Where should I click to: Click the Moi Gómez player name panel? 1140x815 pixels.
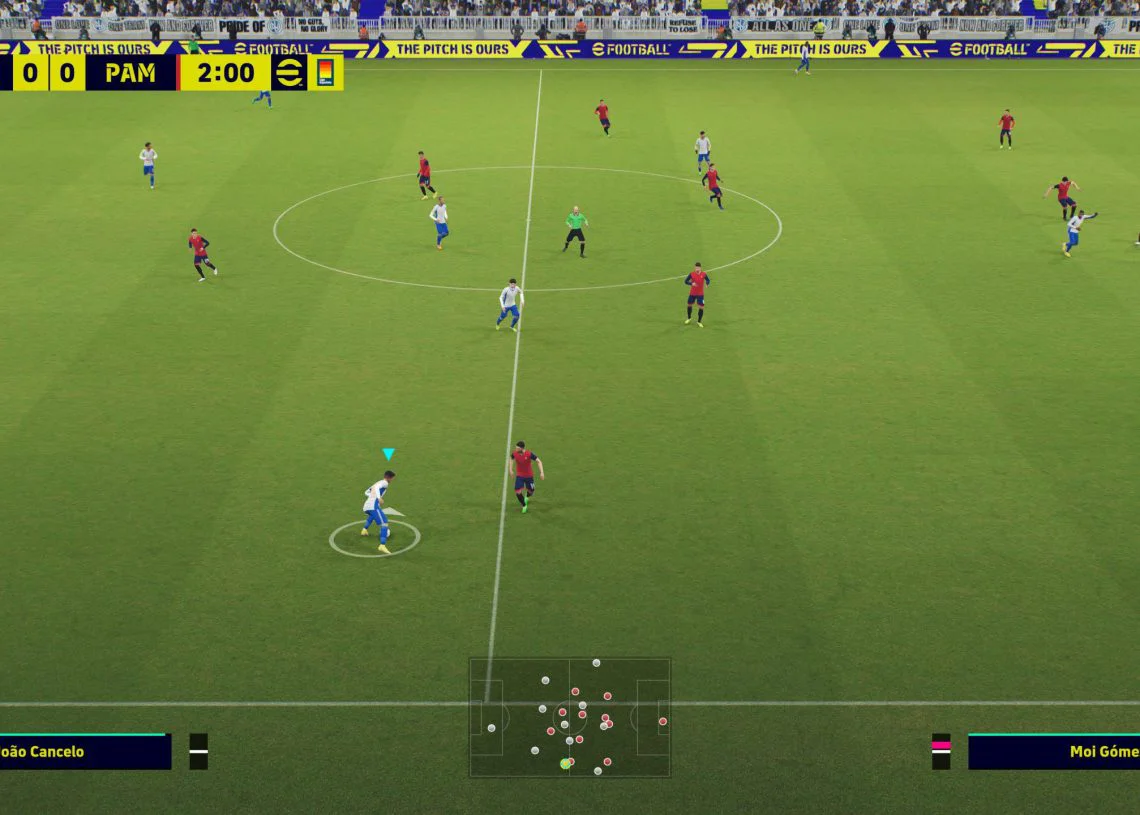1054,752
